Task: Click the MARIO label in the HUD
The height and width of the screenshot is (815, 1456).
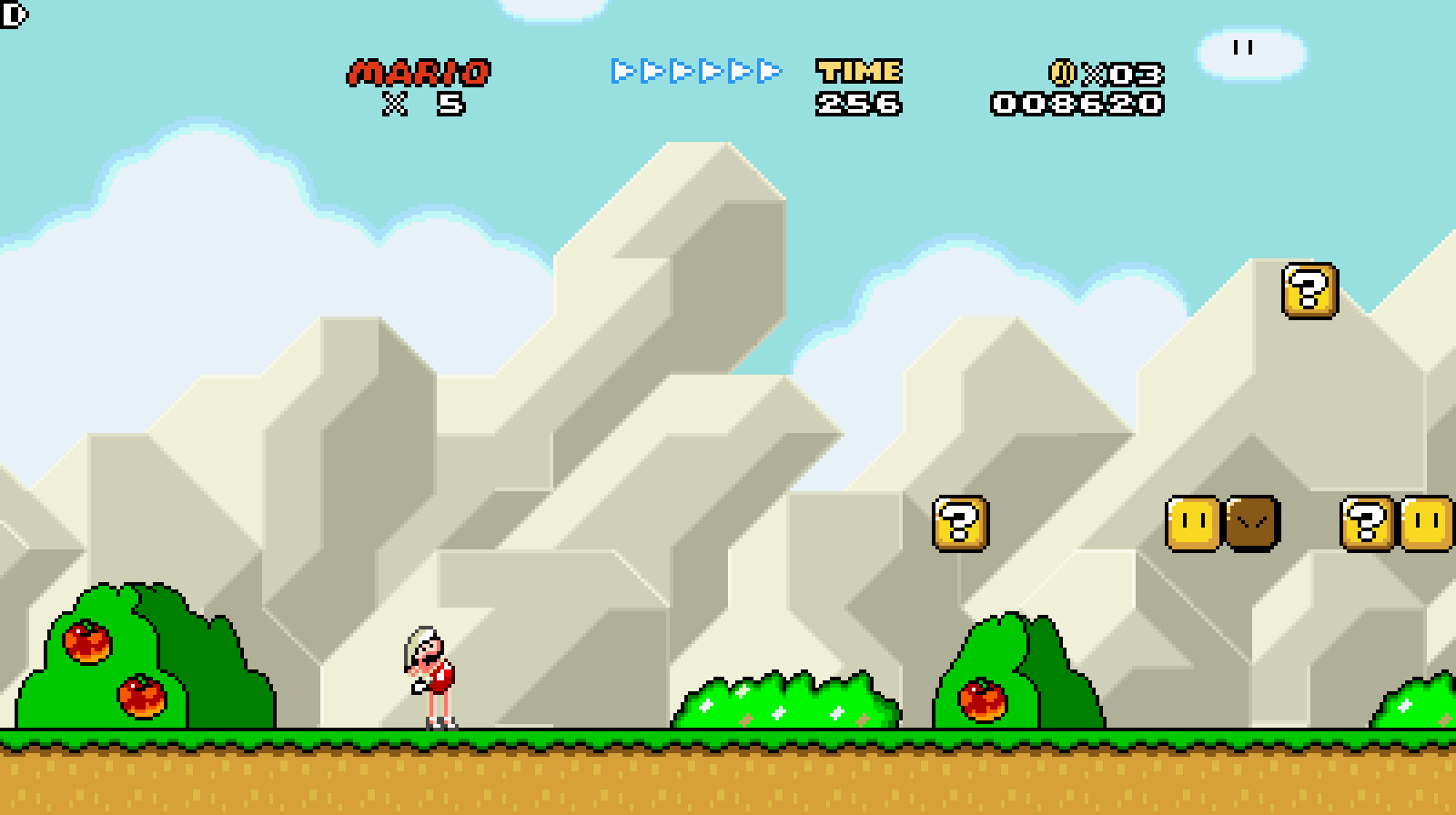Action: click(x=420, y=73)
